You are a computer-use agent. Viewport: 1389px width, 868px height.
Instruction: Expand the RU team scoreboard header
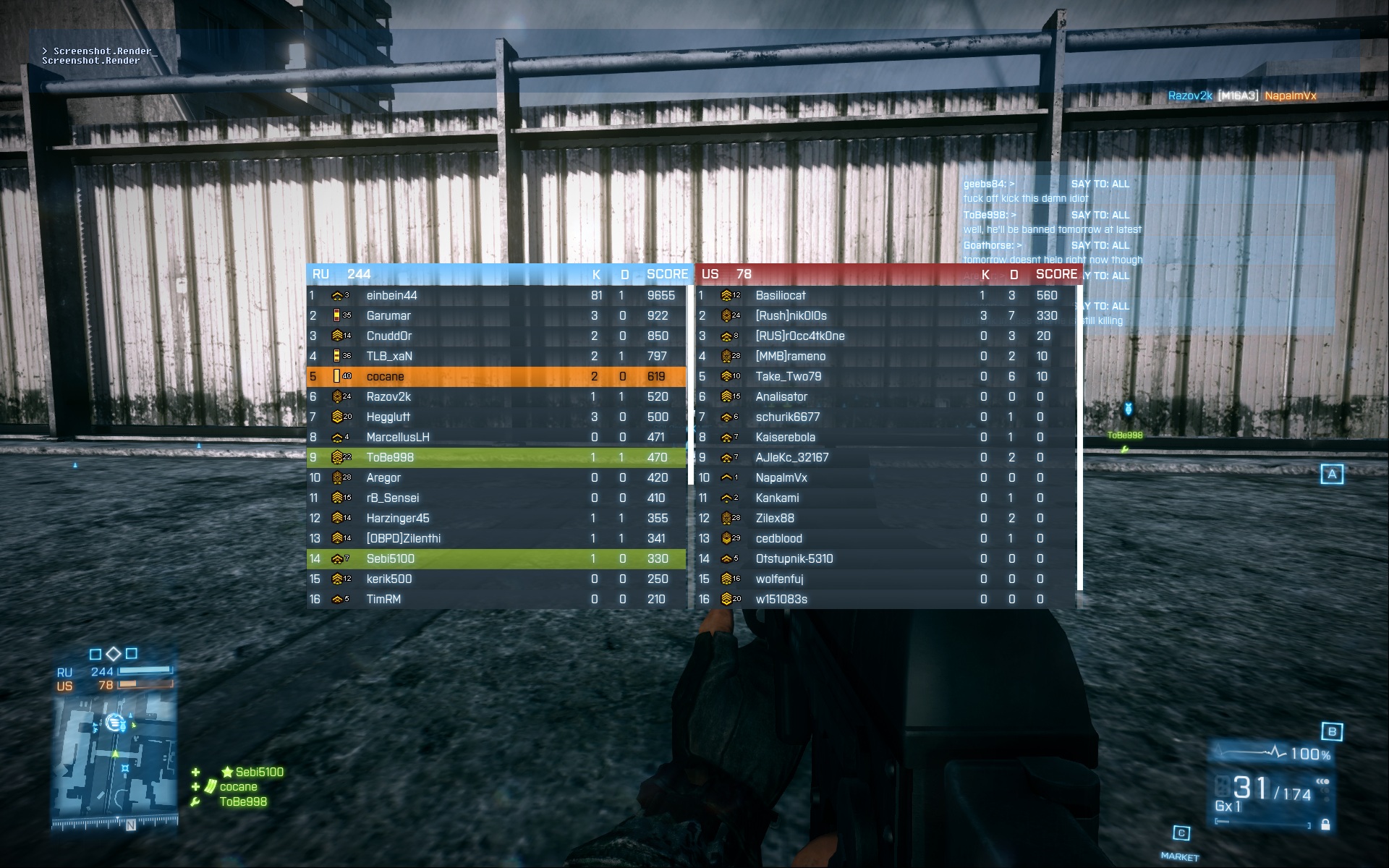tap(340, 274)
